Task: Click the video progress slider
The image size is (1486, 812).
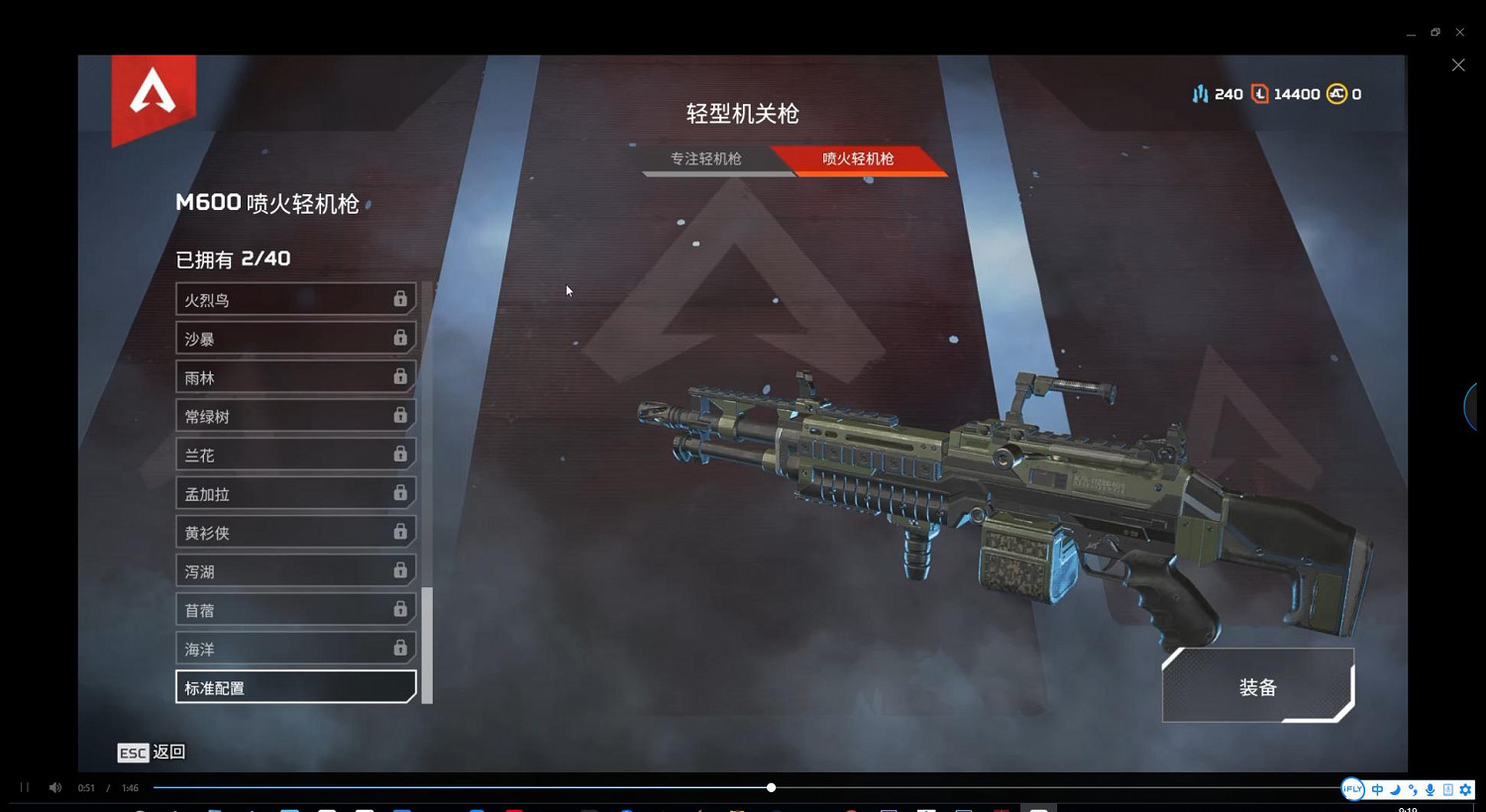Action: (x=771, y=787)
